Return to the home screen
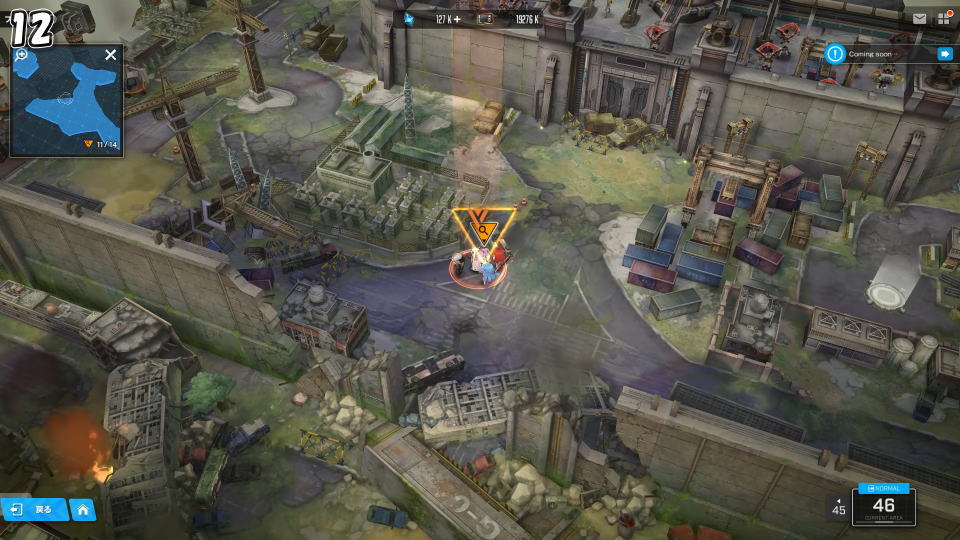Screen dimensions: 960x540 pyautogui.click(x=83, y=509)
